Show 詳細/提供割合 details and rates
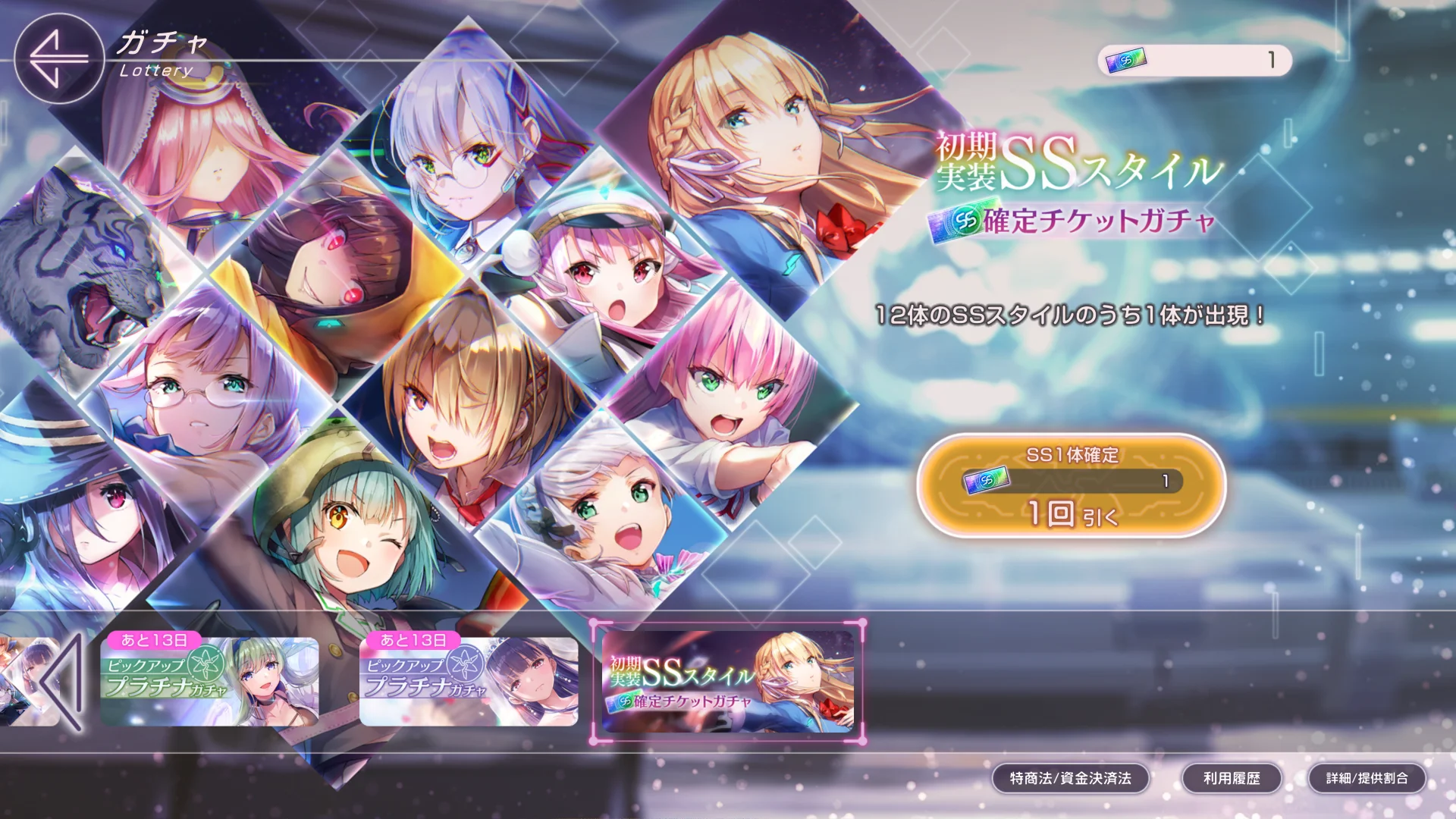This screenshot has height=819, width=1456. [1367, 778]
